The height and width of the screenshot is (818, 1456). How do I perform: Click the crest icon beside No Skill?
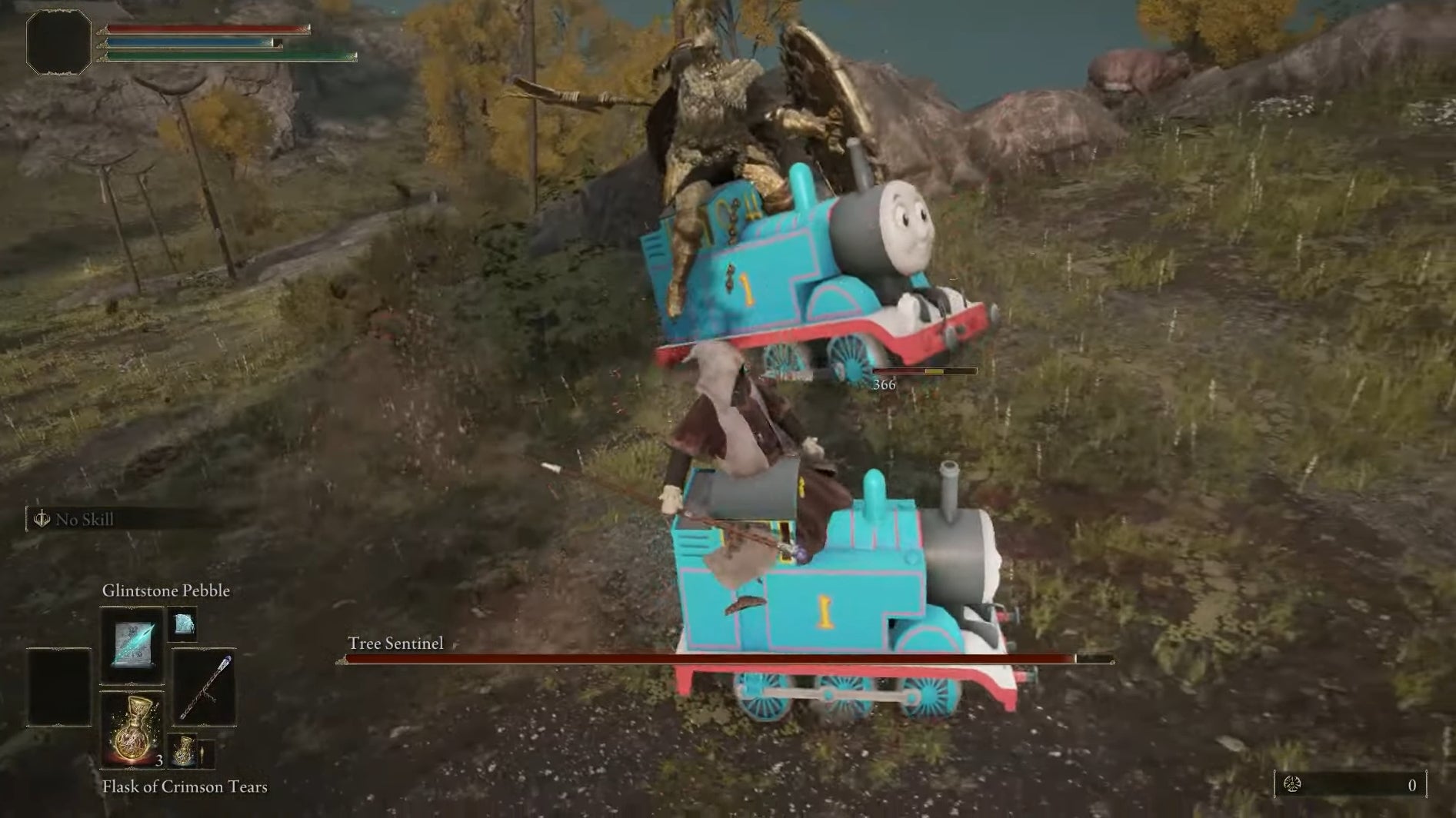[42, 519]
